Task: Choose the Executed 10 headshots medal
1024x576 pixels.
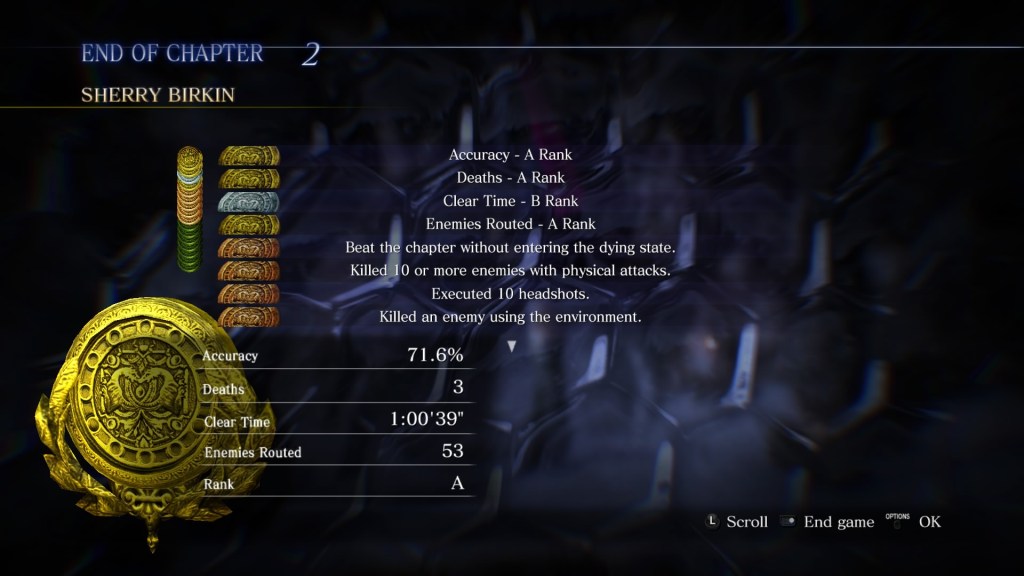Action: [x=248, y=294]
